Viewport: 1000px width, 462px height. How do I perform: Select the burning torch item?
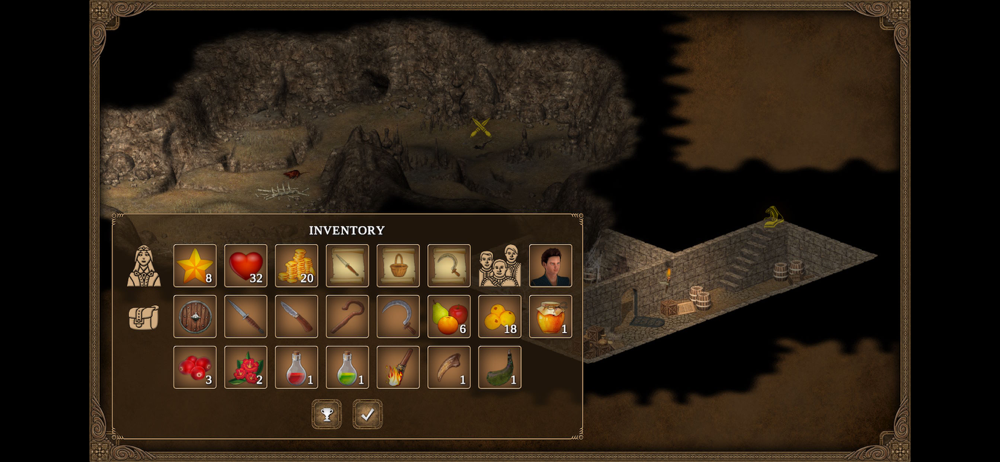pyautogui.click(x=398, y=367)
